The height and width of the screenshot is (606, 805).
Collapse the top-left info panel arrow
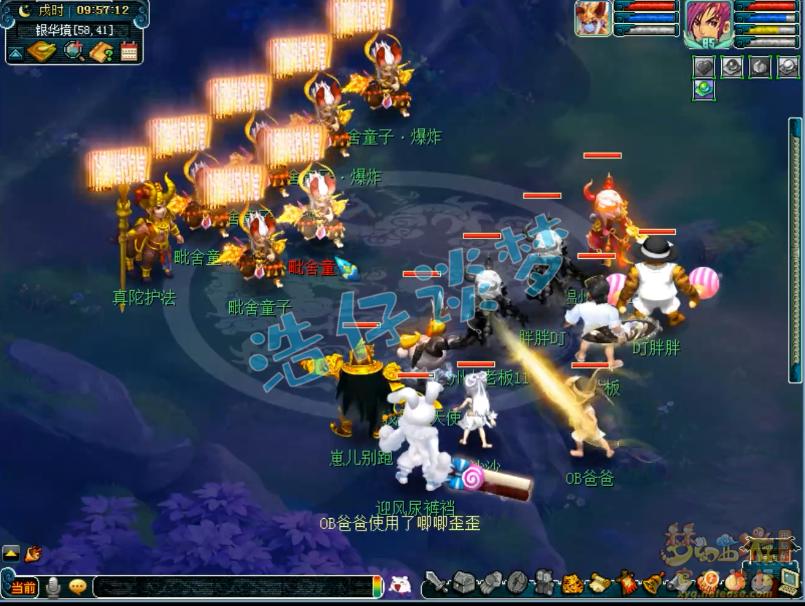pos(16,53)
